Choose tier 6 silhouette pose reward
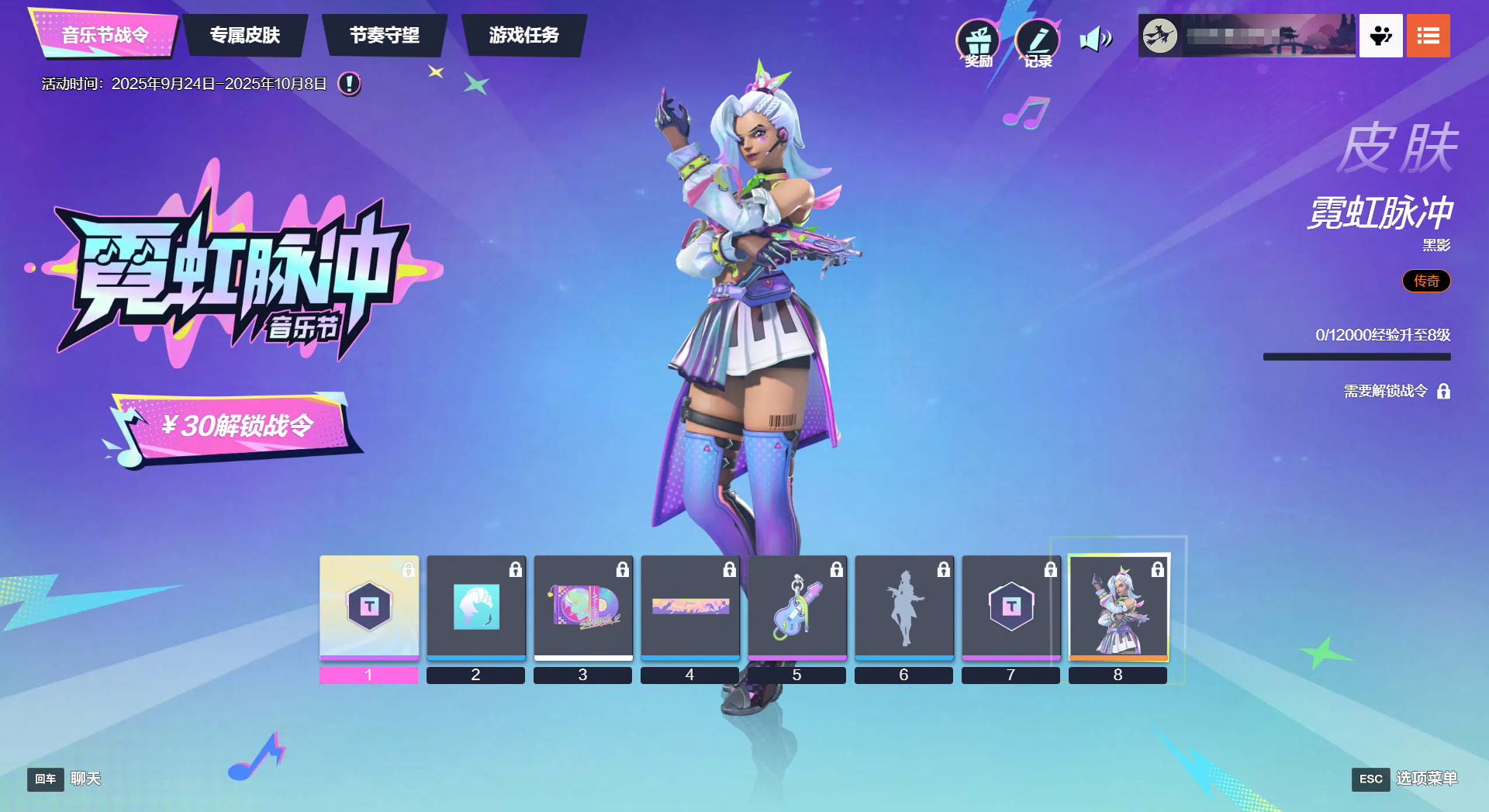1489x812 pixels. pyautogui.click(x=904, y=606)
